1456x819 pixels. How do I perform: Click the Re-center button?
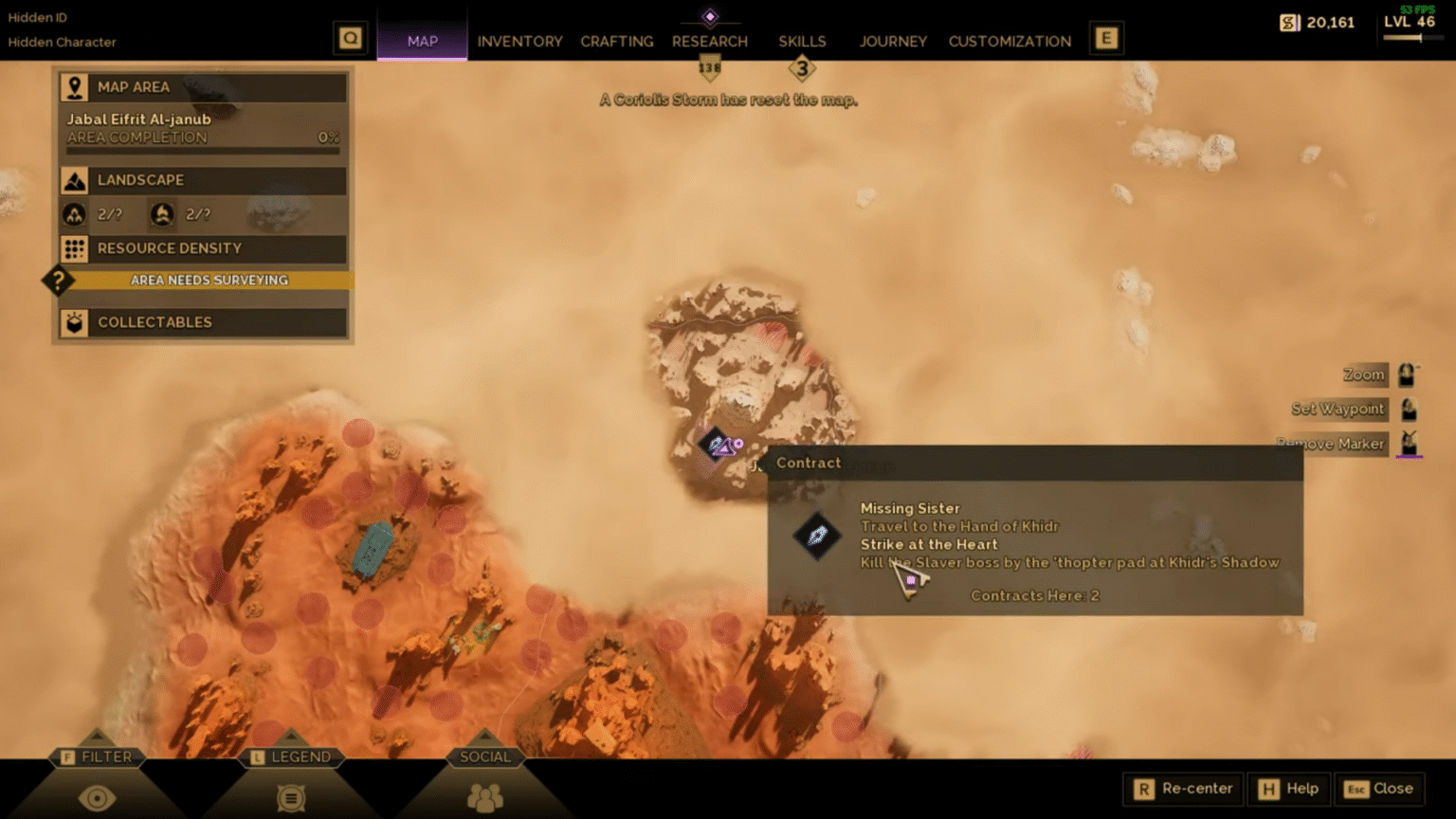(1181, 789)
